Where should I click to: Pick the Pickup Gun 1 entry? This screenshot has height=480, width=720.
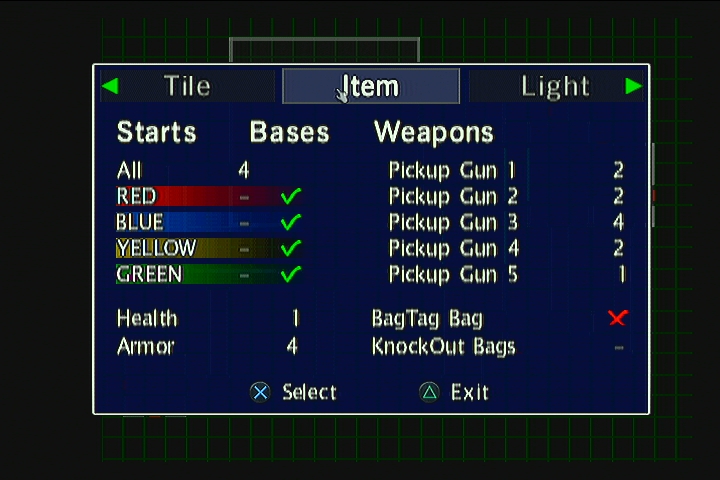(452, 170)
